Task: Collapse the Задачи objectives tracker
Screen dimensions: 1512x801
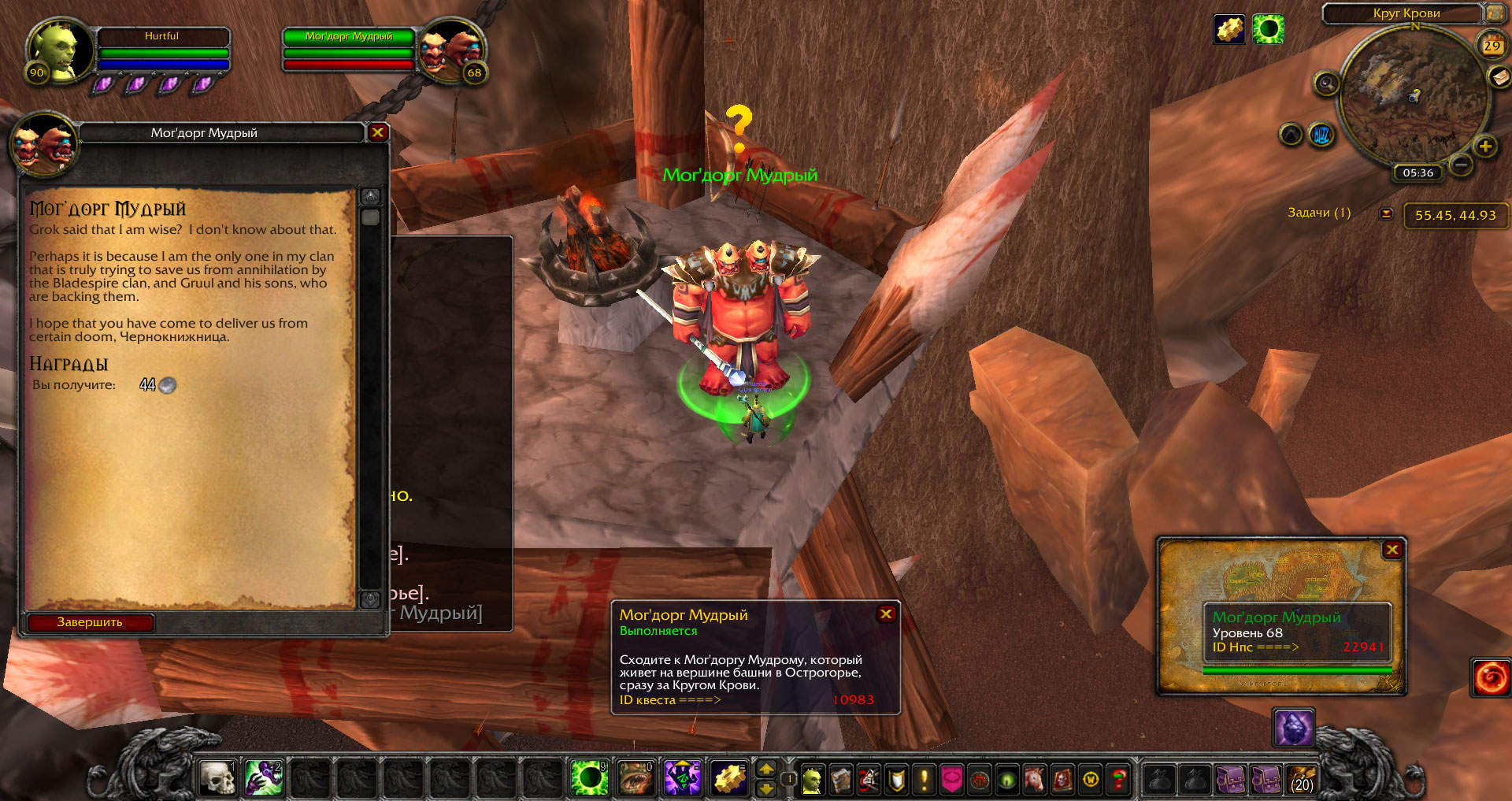Action: pyautogui.click(x=1386, y=213)
